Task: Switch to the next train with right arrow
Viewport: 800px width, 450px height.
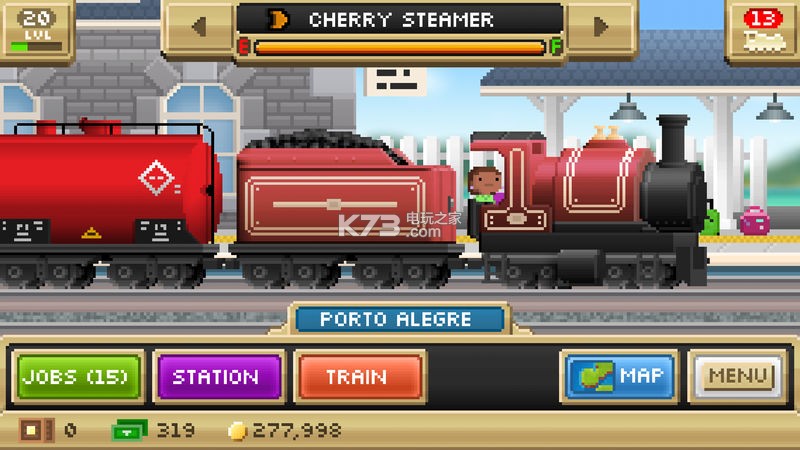Action: 601,26
